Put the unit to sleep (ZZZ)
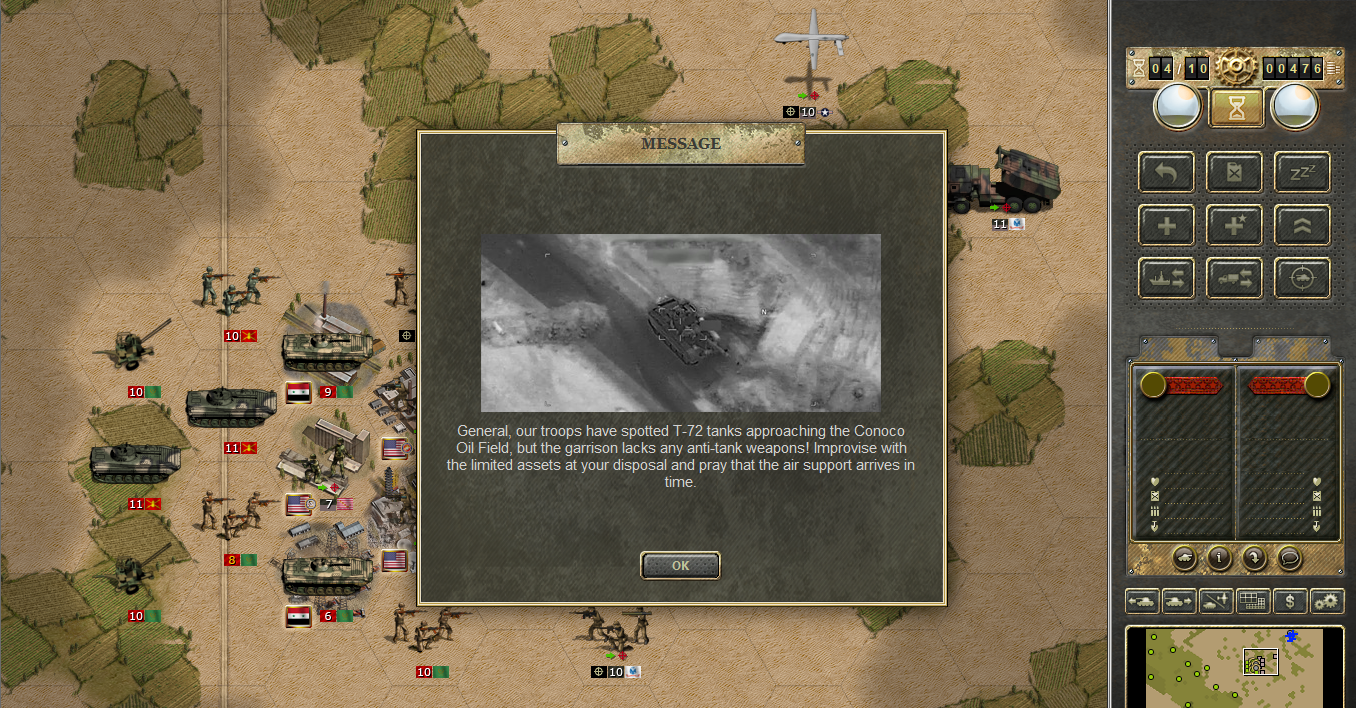Viewport: 1356px width, 708px height. [1301, 173]
